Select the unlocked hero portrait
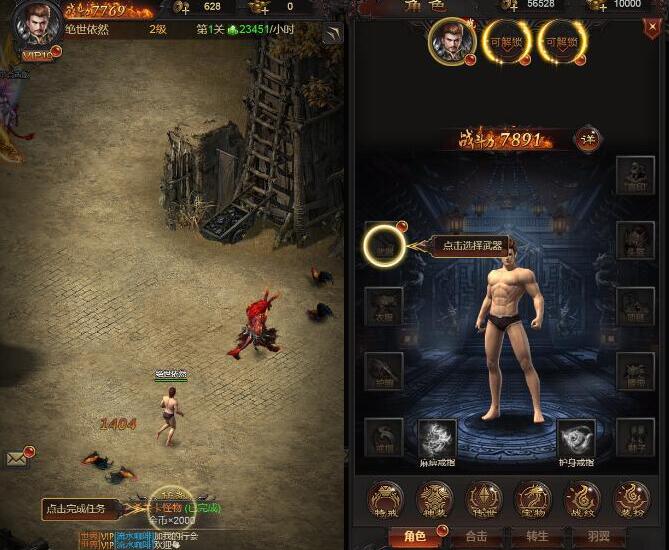 pyautogui.click(x=450, y=42)
